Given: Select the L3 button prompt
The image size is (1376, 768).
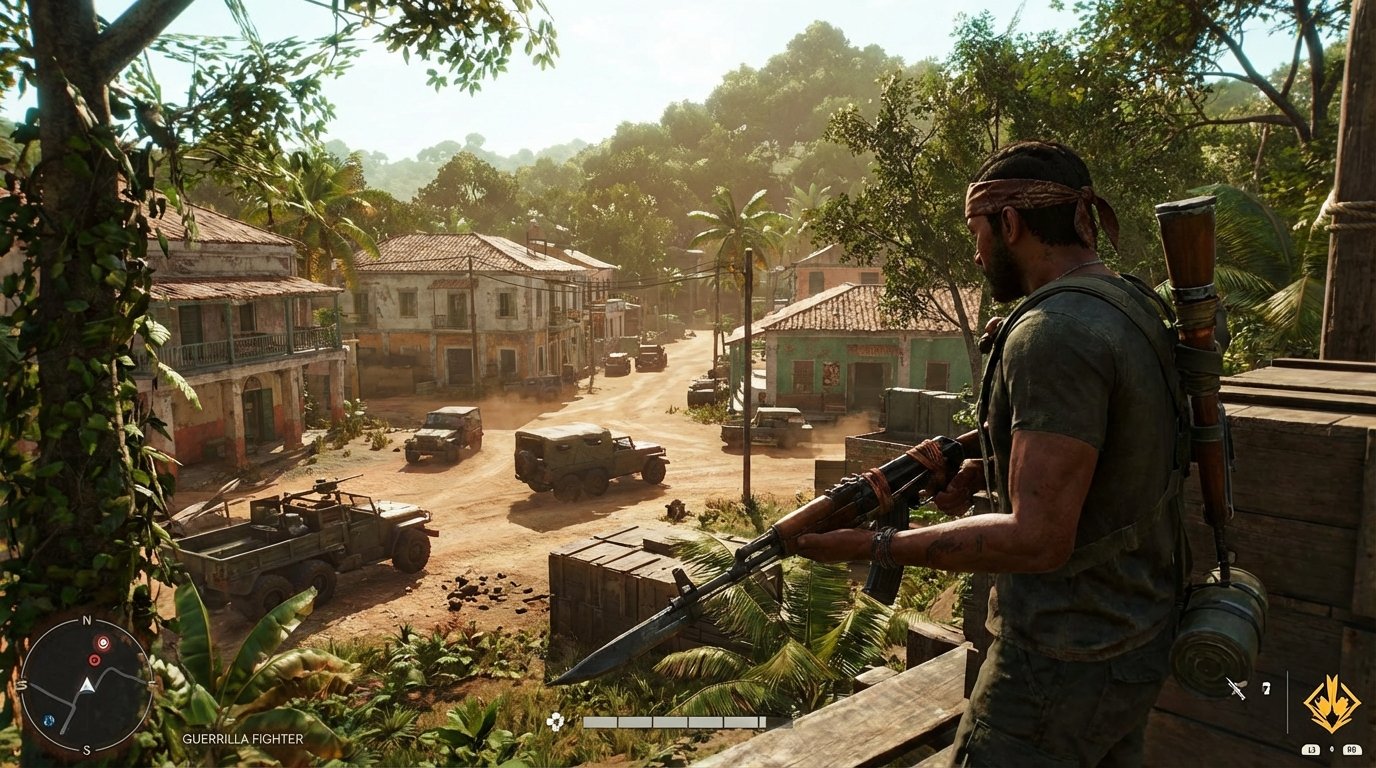Looking at the screenshot, I should click(1310, 749).
